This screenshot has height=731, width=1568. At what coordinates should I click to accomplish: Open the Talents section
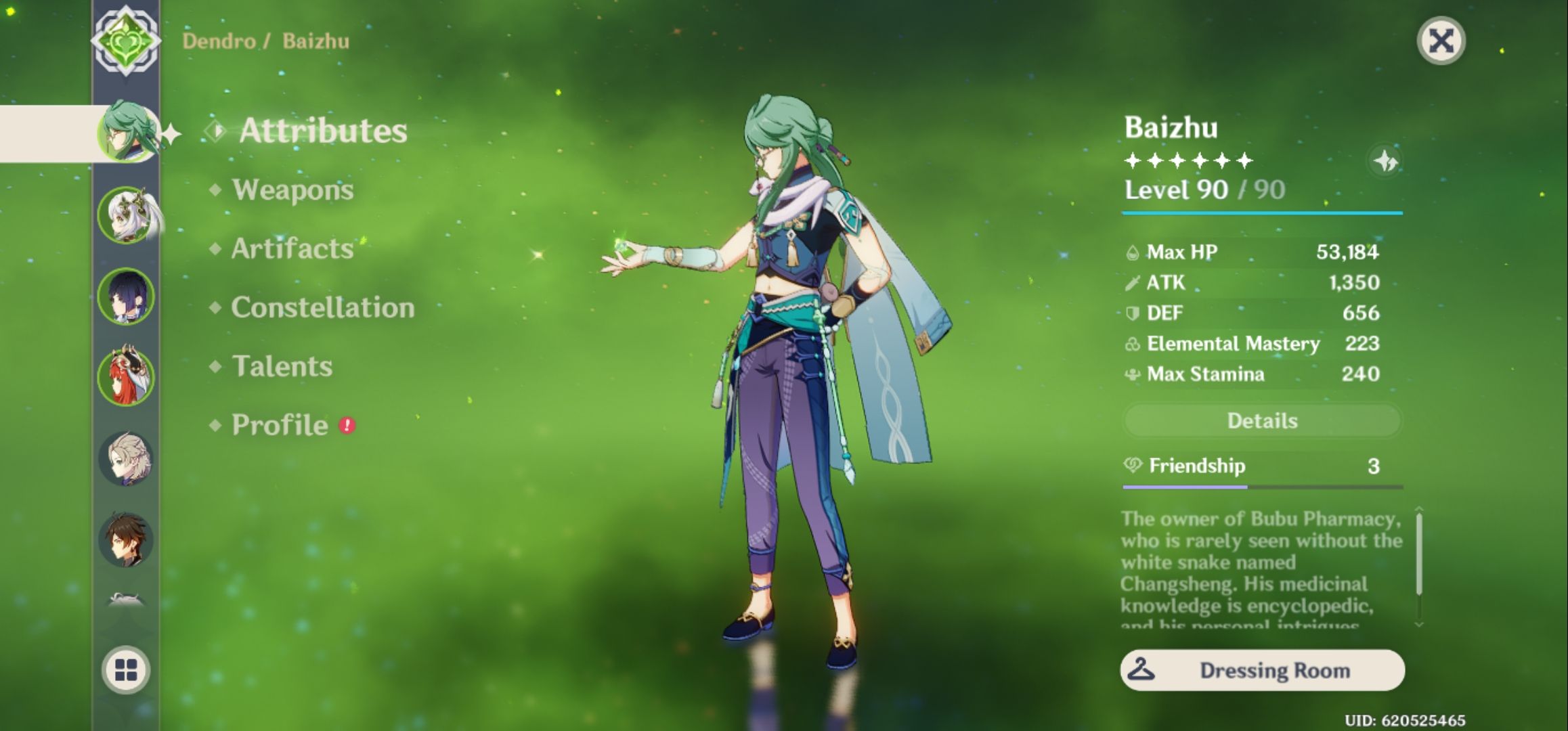281,366
